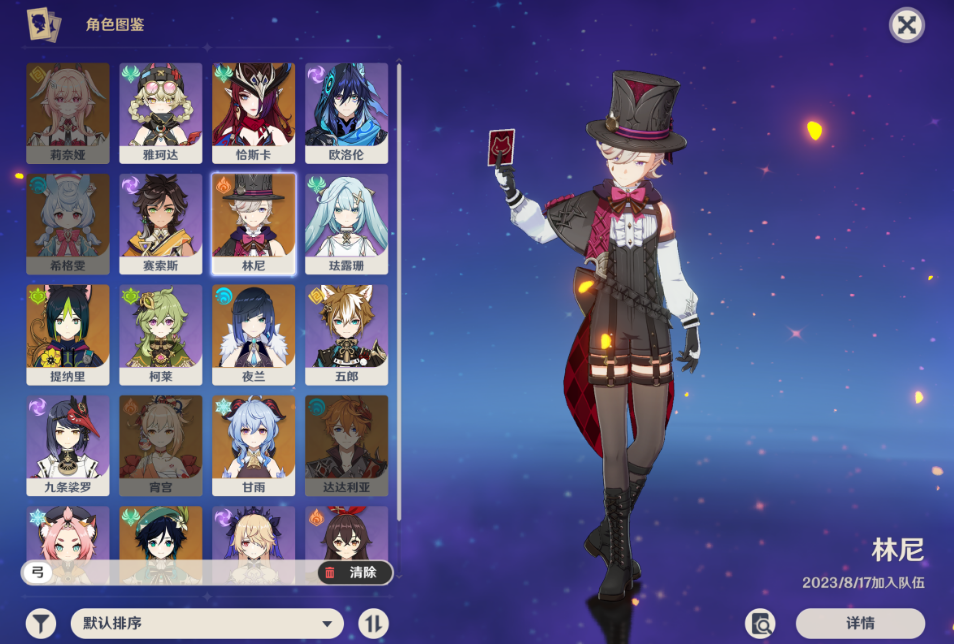
Task: Pick the 提纳里 character card
Action: pyautogui.click(x=68, y=335)
